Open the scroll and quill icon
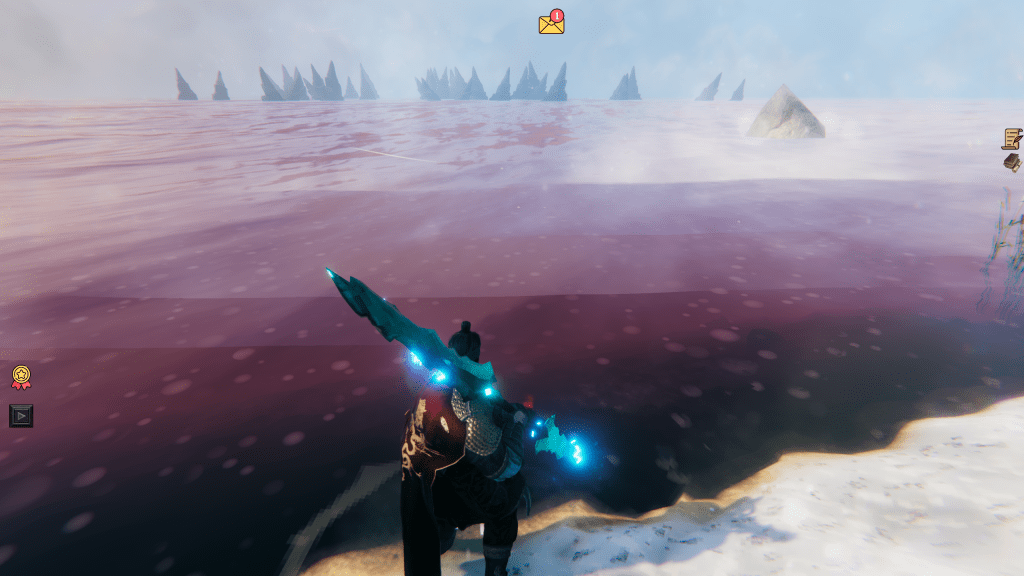1024x576 pixels. pyautogui.click(x=1012, y=138)
